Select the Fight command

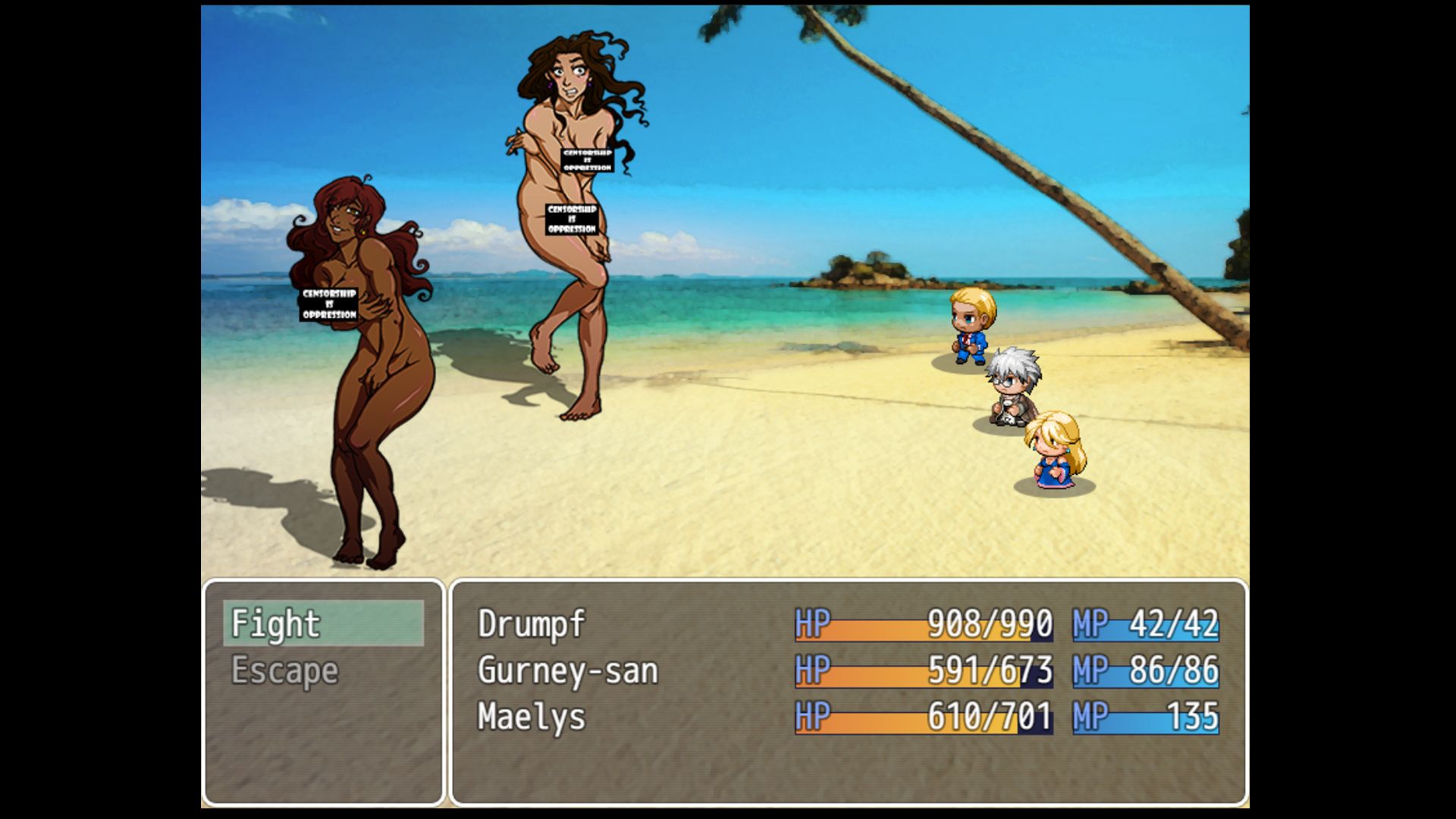coord(322,623)
